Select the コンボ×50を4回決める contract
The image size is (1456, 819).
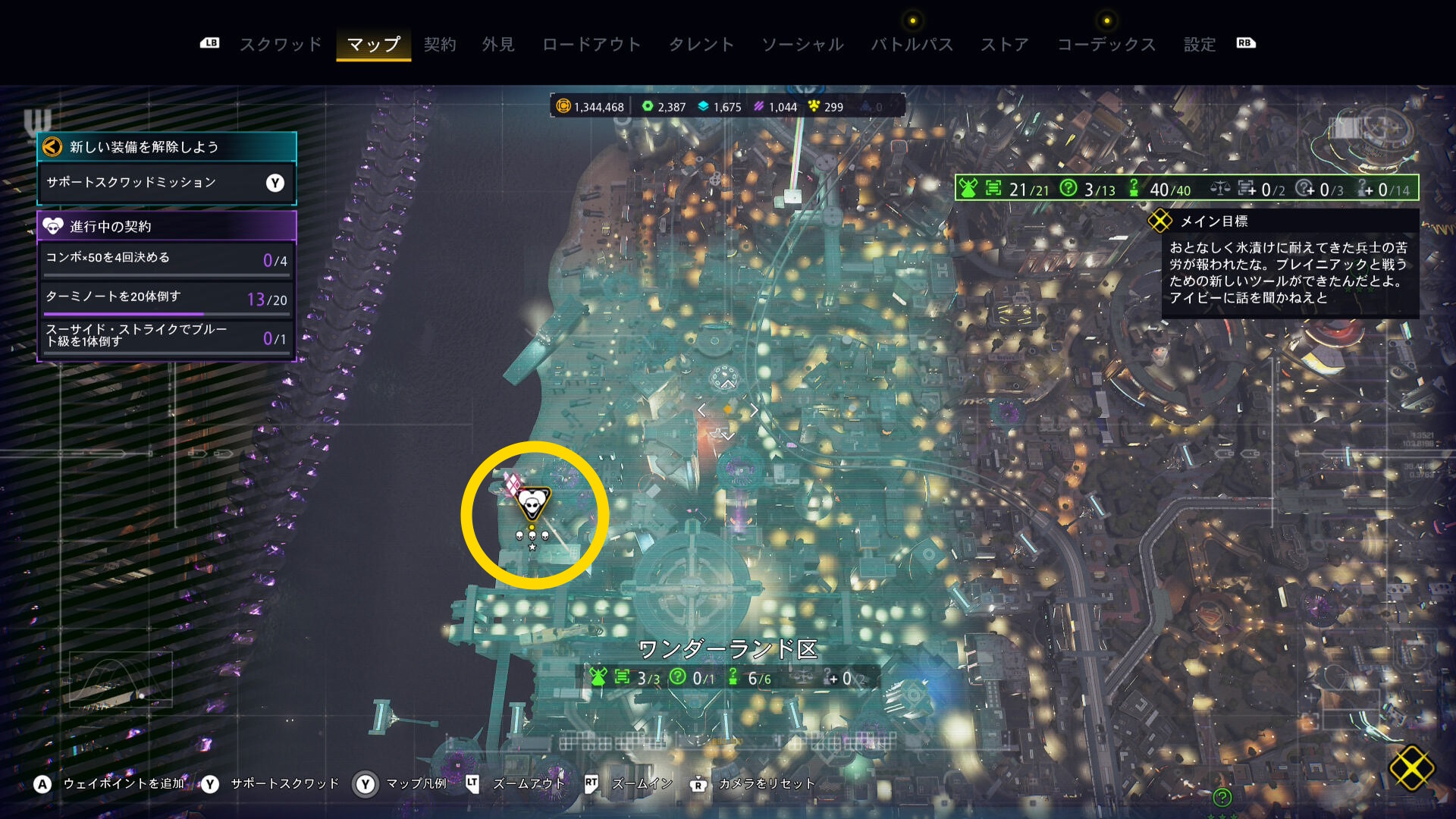coord(166,259)
